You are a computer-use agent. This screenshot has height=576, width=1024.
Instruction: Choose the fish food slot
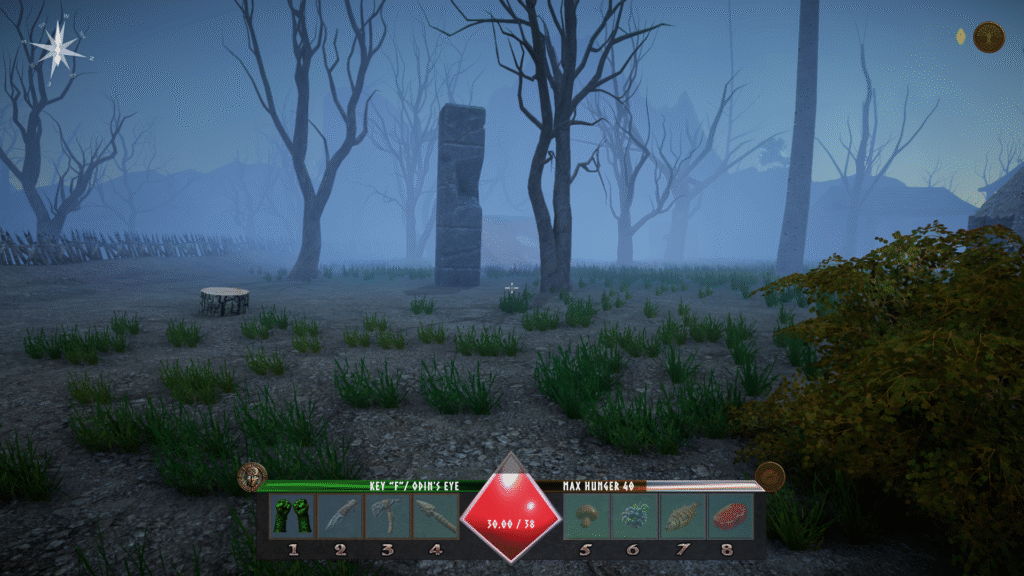point(682,517)
